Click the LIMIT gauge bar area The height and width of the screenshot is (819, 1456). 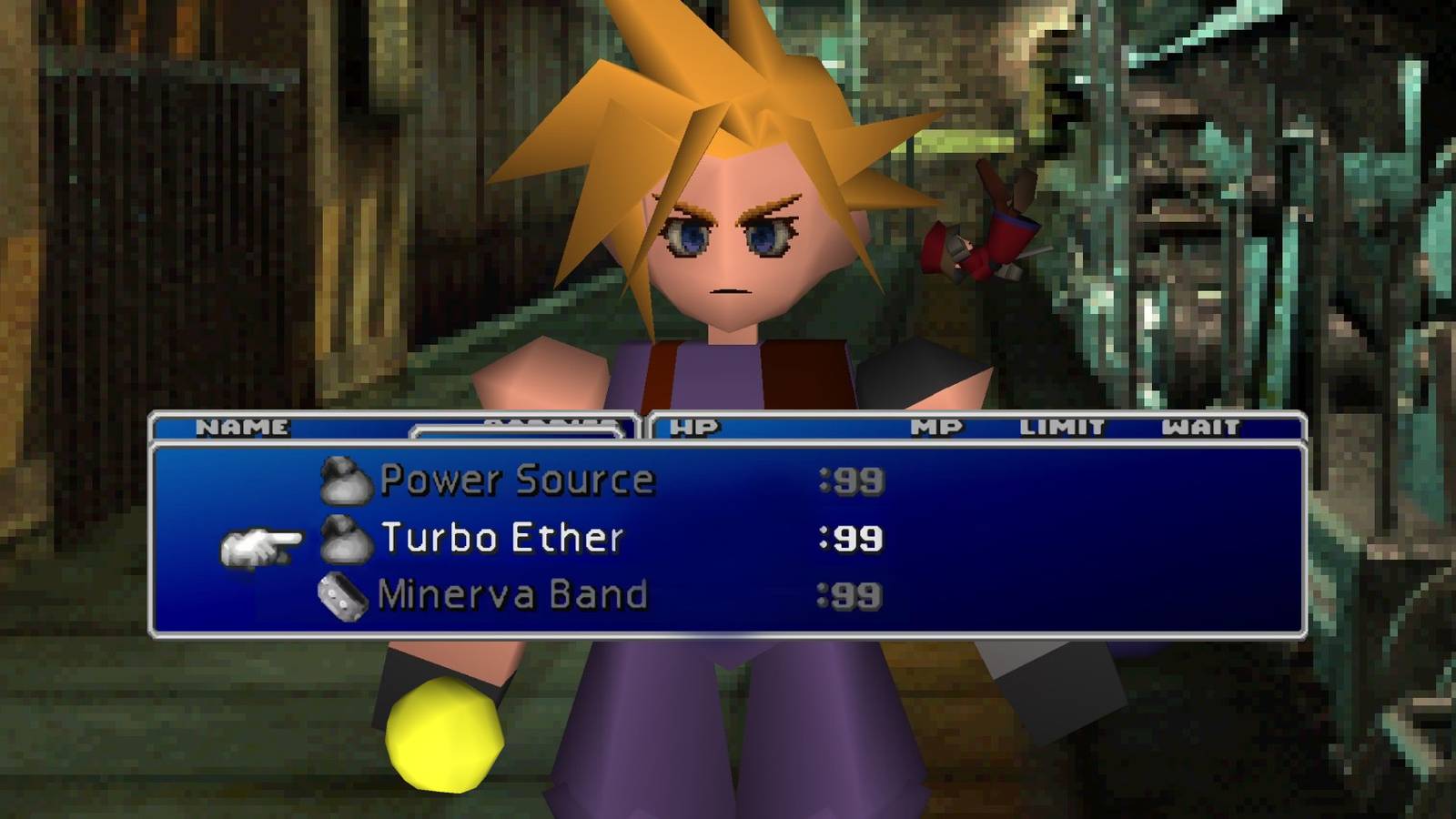point(1061,425)
